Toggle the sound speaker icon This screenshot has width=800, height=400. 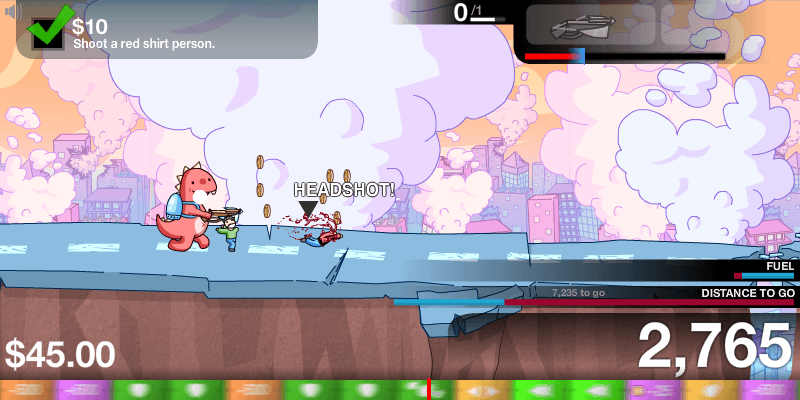click(11, 12)
